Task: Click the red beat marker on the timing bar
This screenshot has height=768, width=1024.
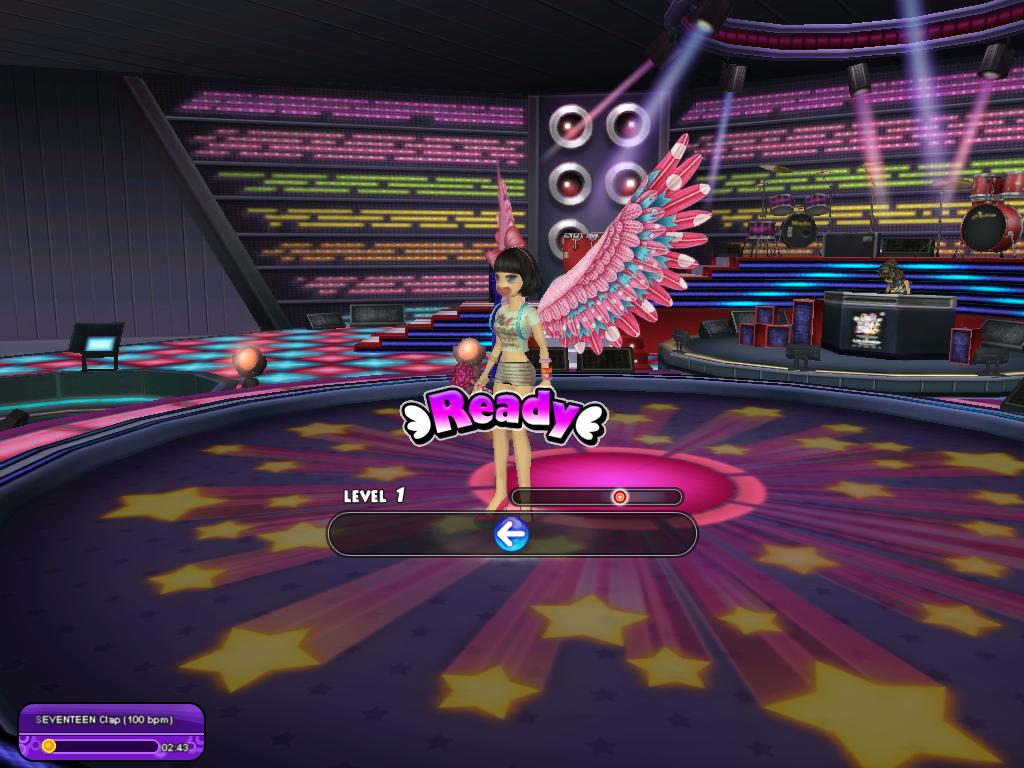Action: pos(620,497)
